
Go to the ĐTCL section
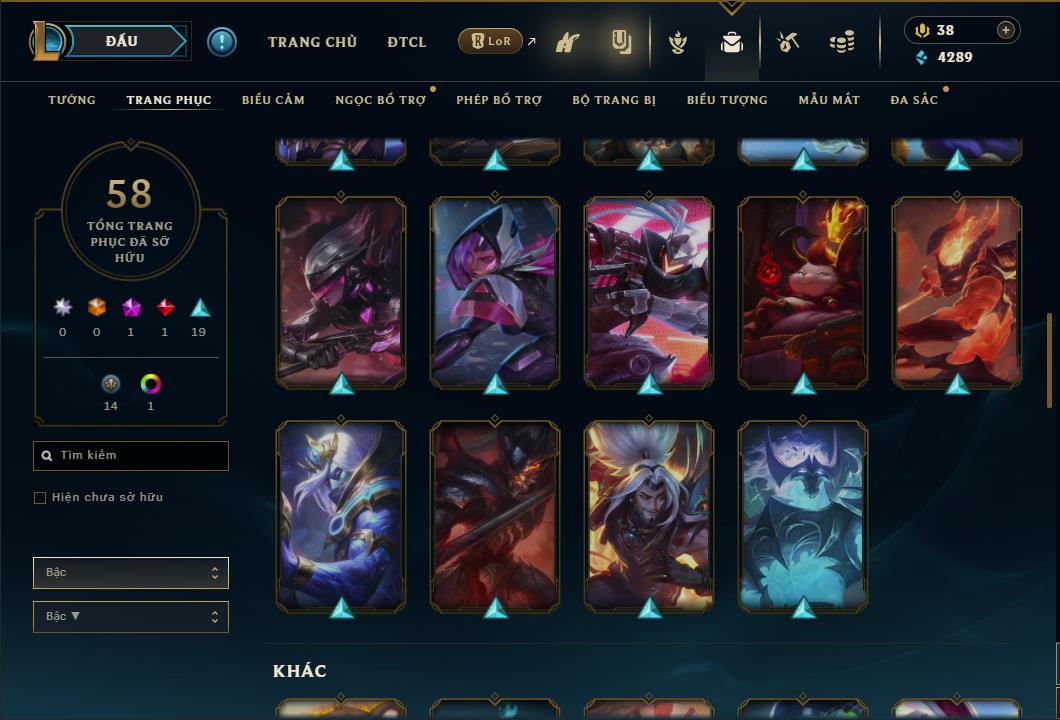click(407, 42)
